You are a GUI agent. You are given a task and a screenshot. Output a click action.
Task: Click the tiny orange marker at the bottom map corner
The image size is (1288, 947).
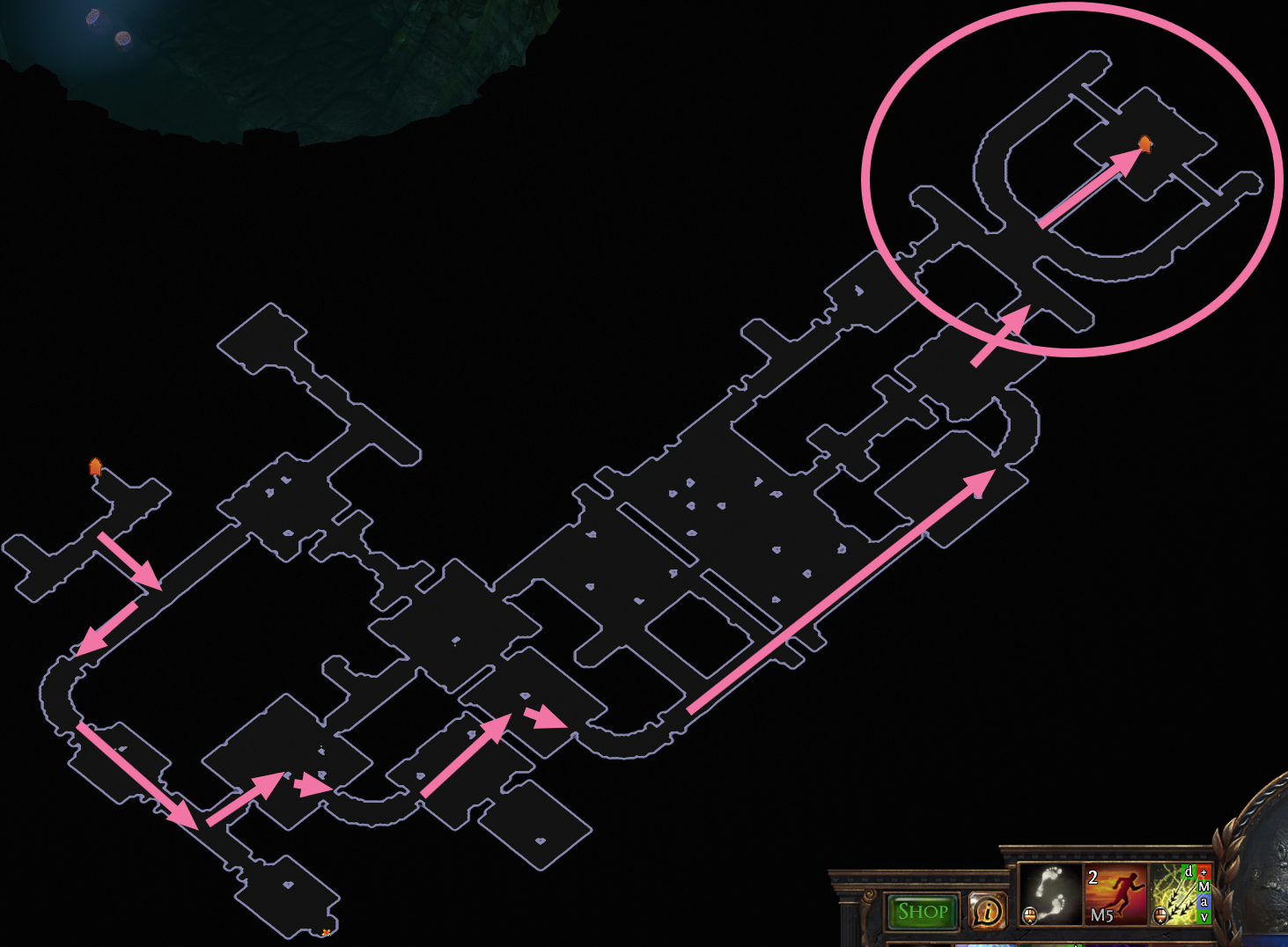327,931
